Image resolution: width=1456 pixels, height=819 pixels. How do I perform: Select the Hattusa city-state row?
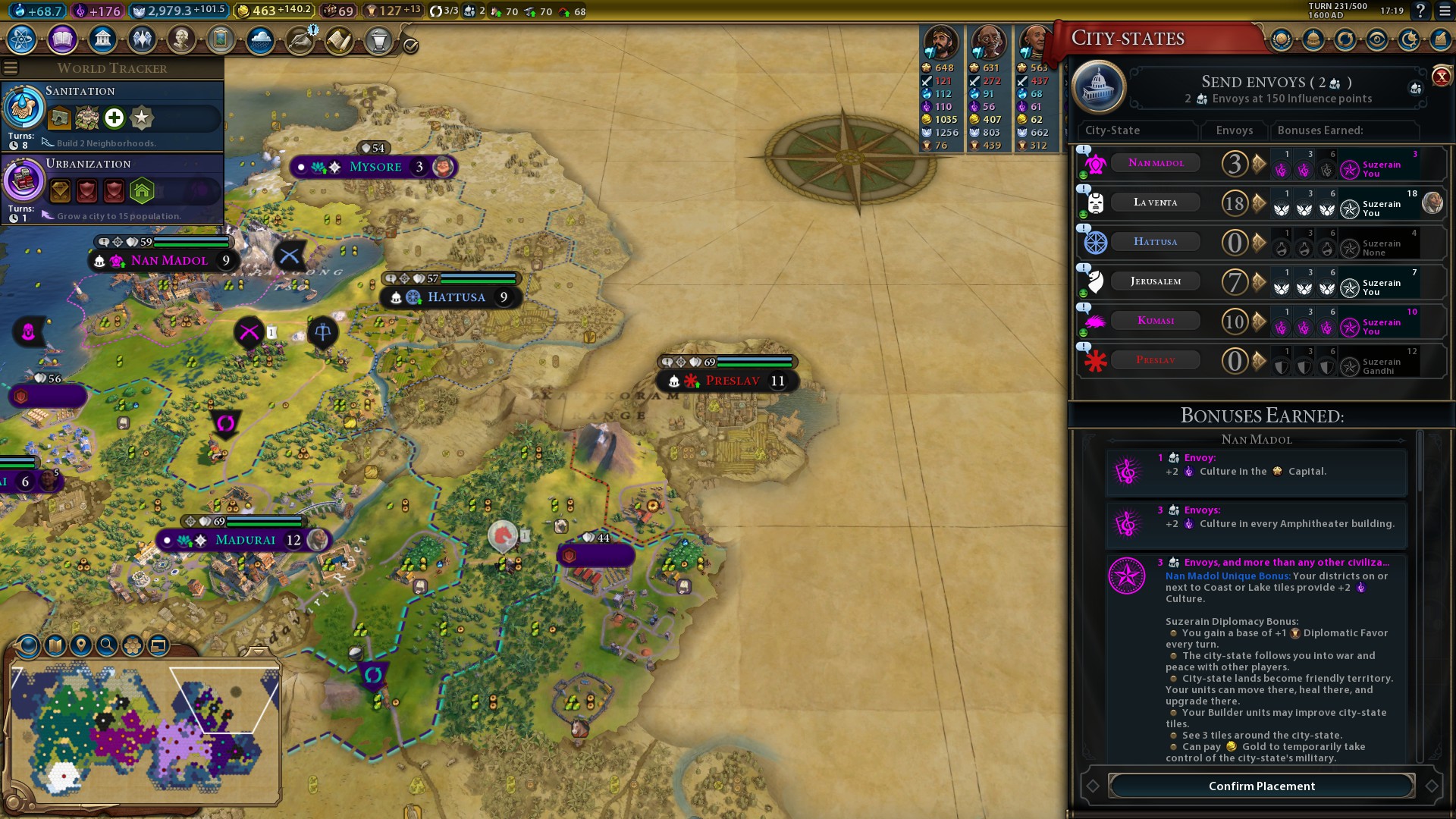pos(1155,242)
